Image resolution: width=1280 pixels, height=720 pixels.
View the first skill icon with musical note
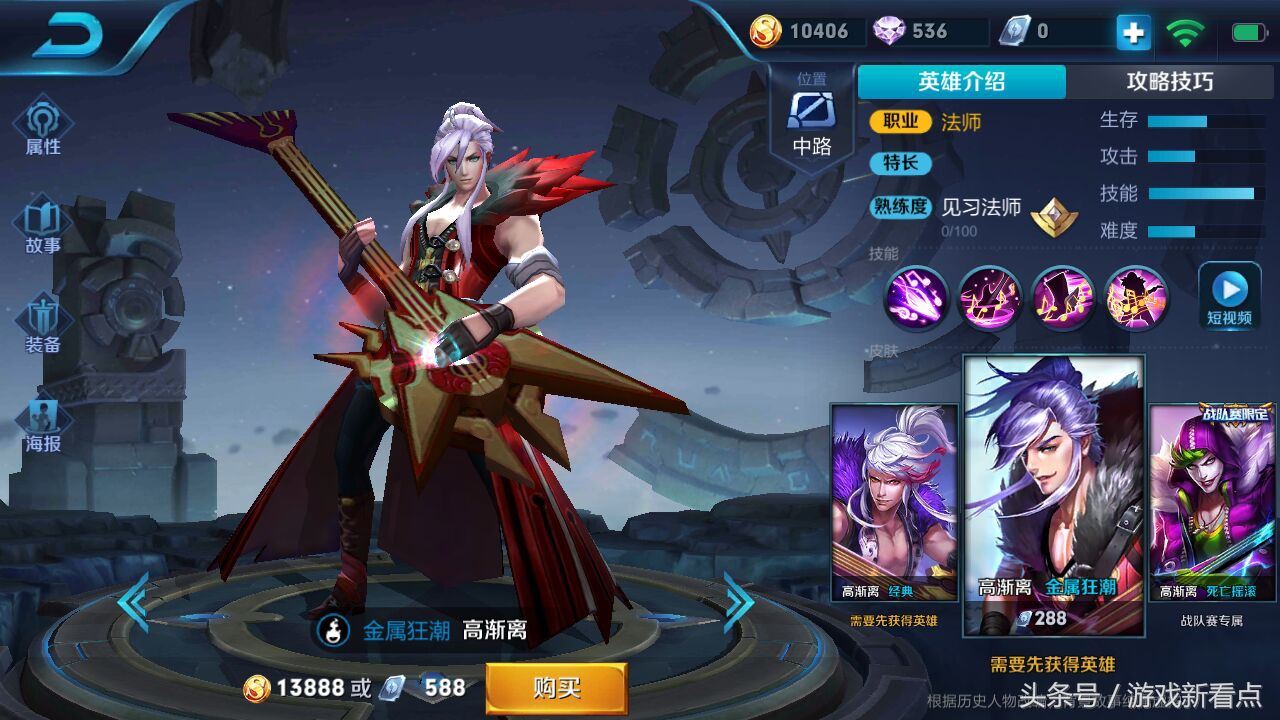pyautogui.click(x=916, y=297)
